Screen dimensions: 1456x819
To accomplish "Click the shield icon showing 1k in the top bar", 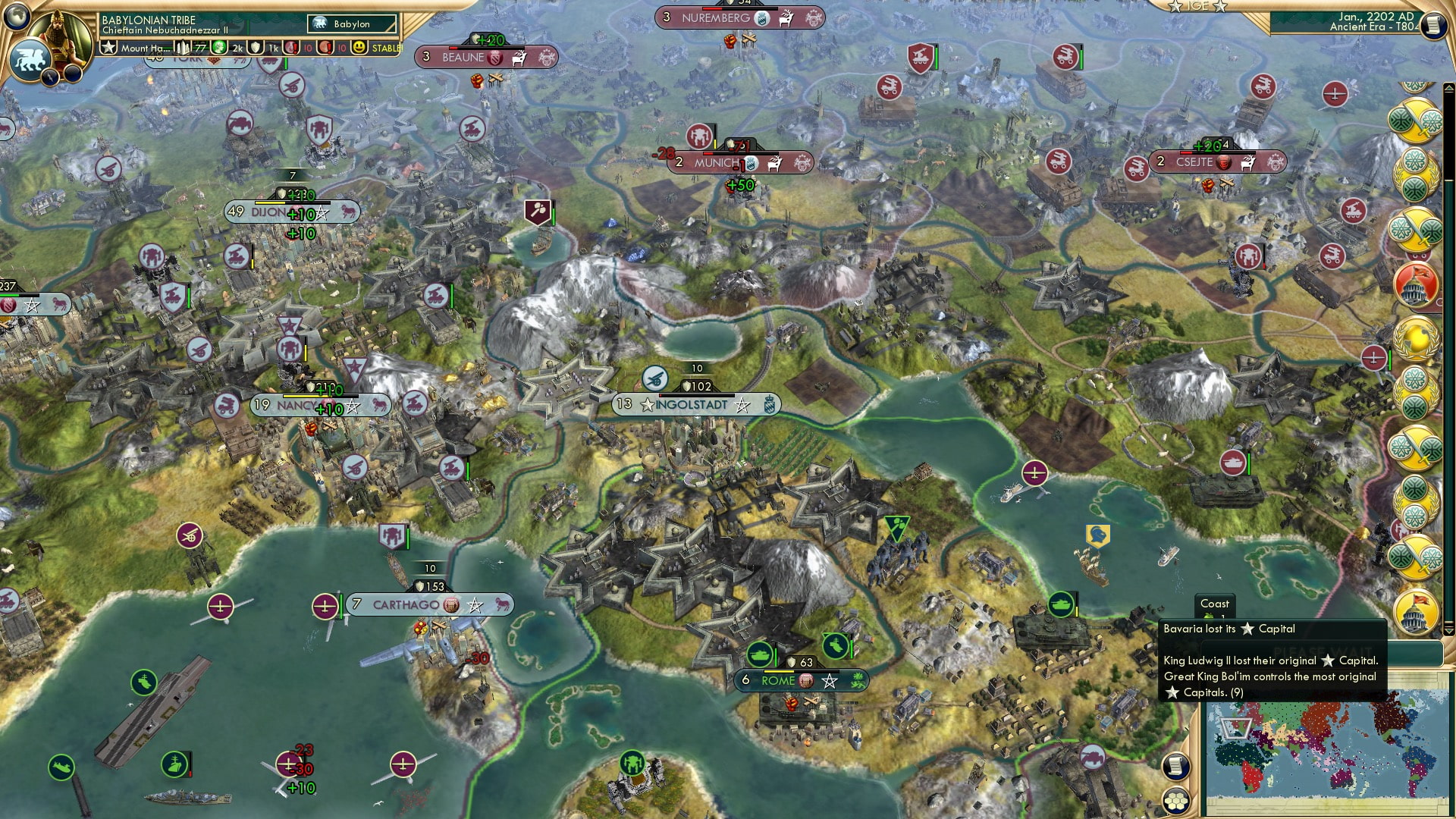I will [256, 47].
